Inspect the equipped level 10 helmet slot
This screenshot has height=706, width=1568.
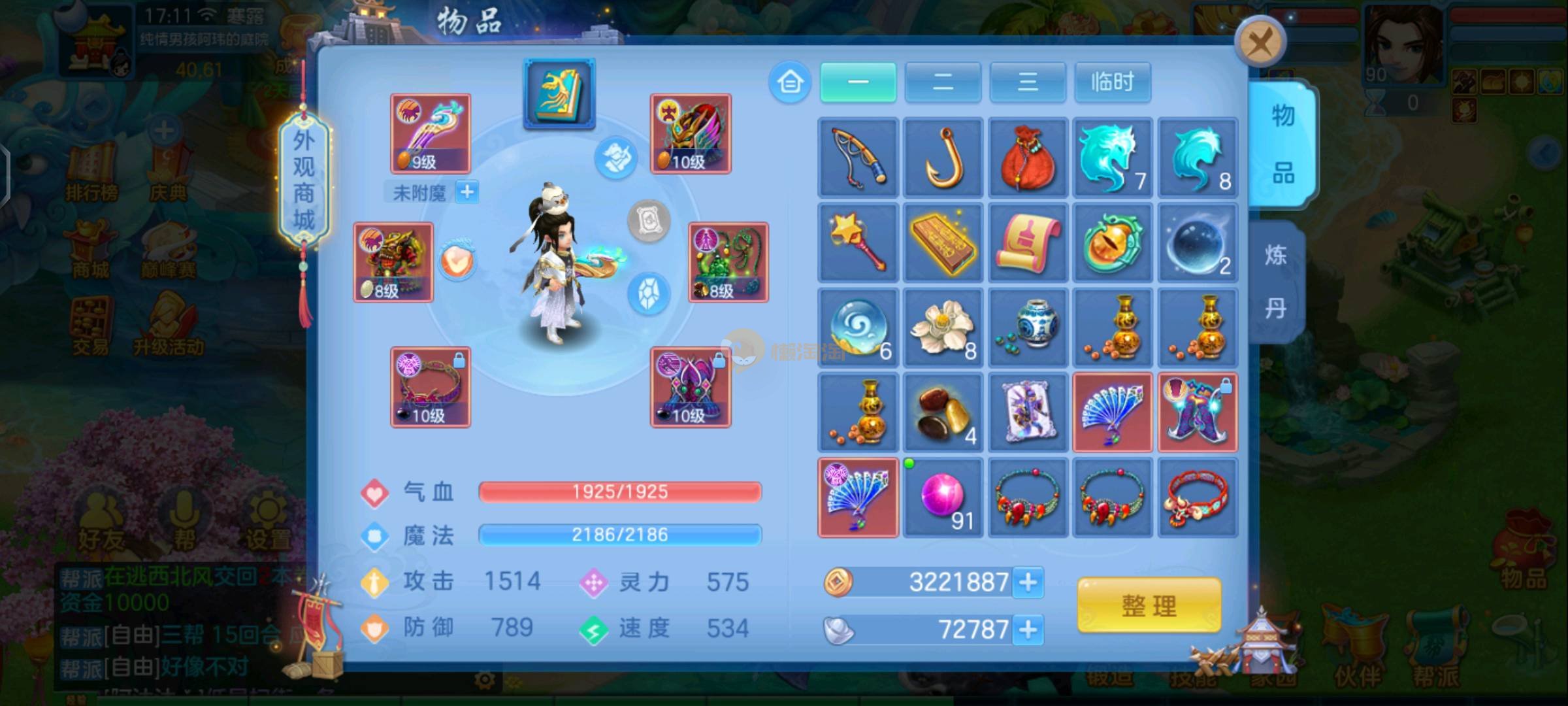(691, 133)
